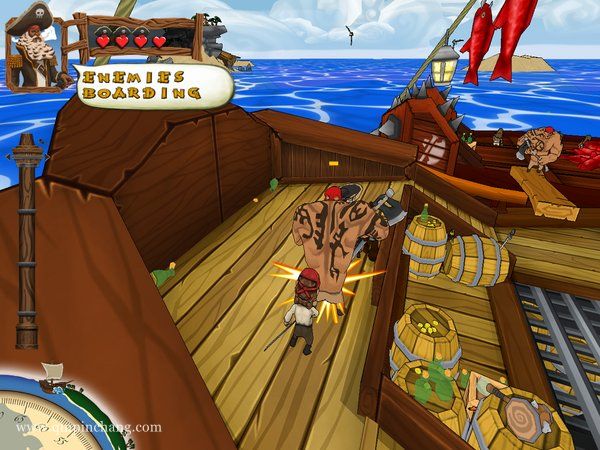Click the pirate captain portrait

tap(35, 45)
